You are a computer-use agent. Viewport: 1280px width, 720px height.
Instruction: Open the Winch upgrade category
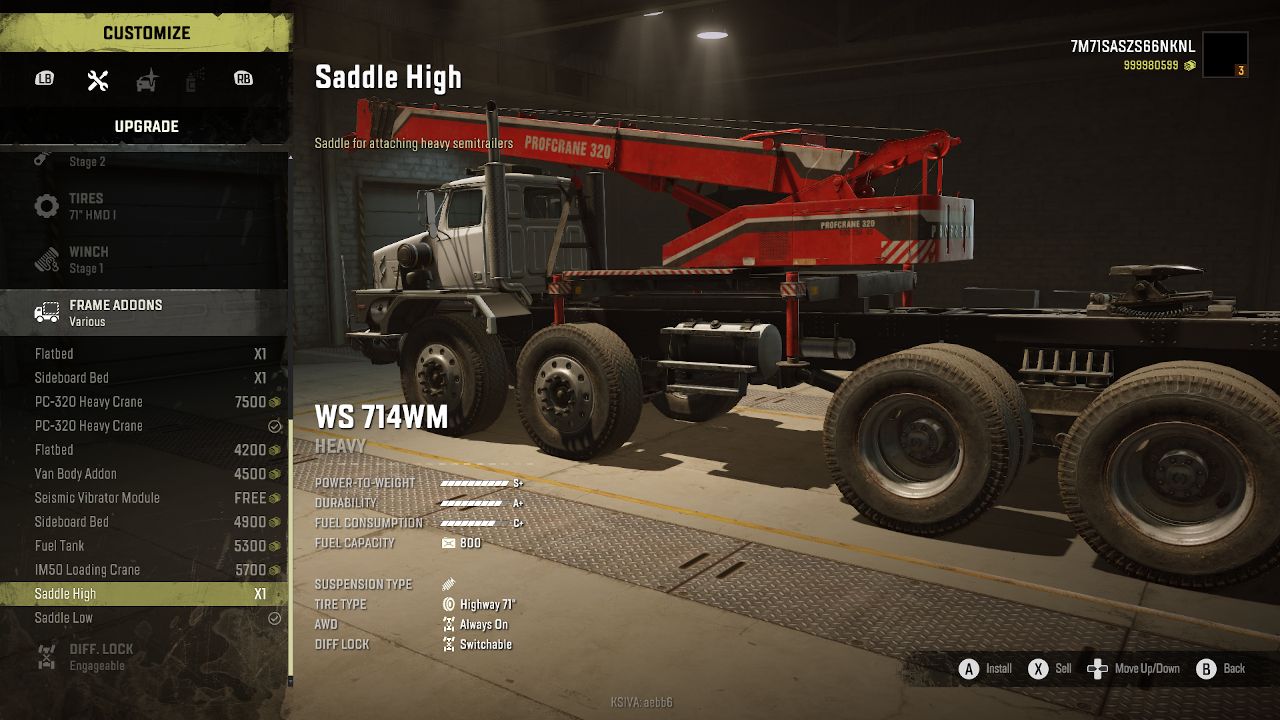coord(144,259)
